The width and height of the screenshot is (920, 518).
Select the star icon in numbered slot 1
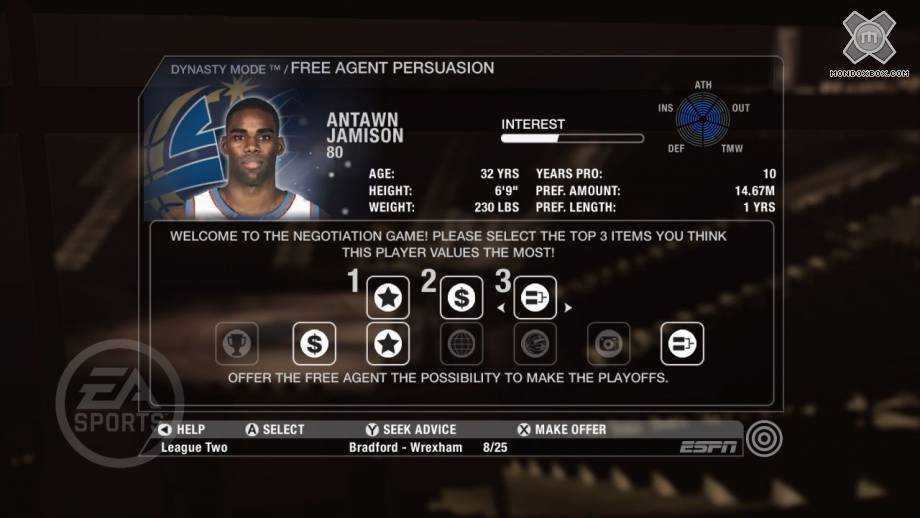(387, 297)
